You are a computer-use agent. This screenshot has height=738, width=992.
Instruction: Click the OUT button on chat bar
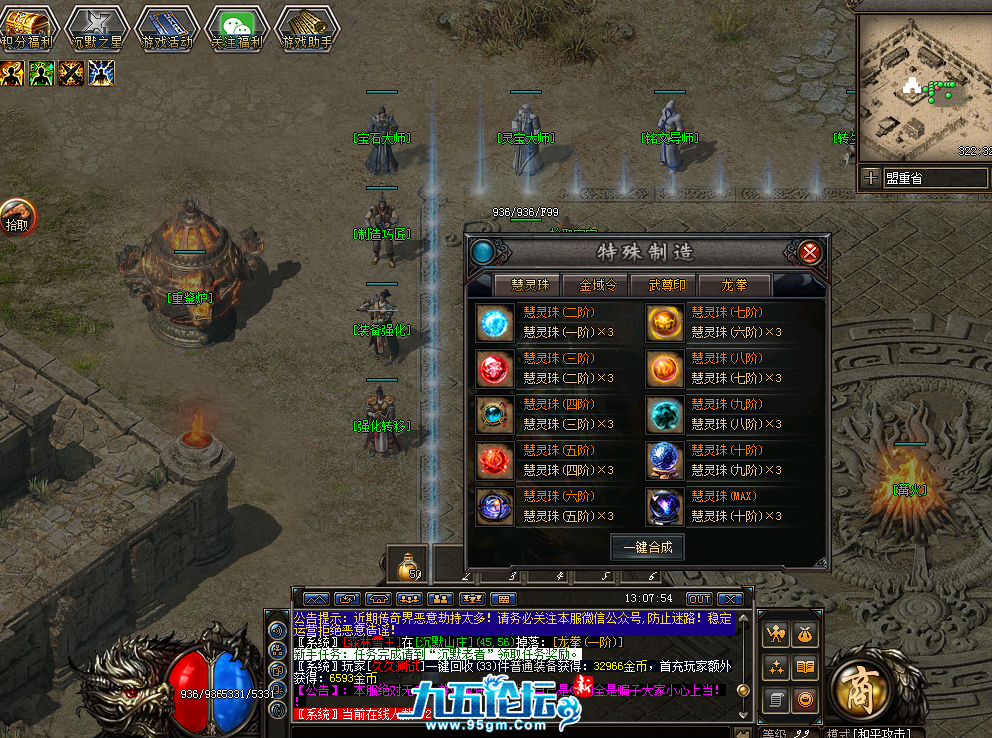tap(699, 598)
